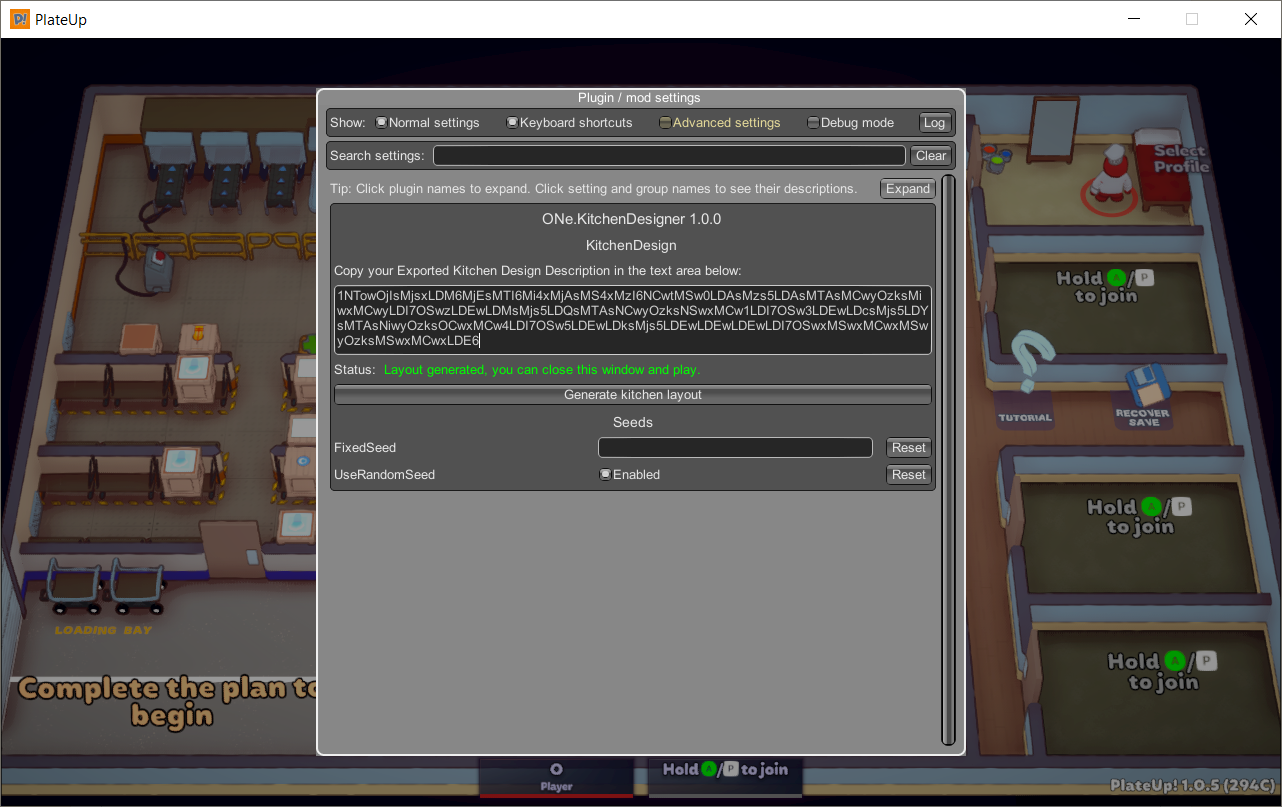Image resolution: width=1282 pixels, height=807 pixels.
Task: Click the KitchenDesign group name for its description
Action: pos(630,245)
